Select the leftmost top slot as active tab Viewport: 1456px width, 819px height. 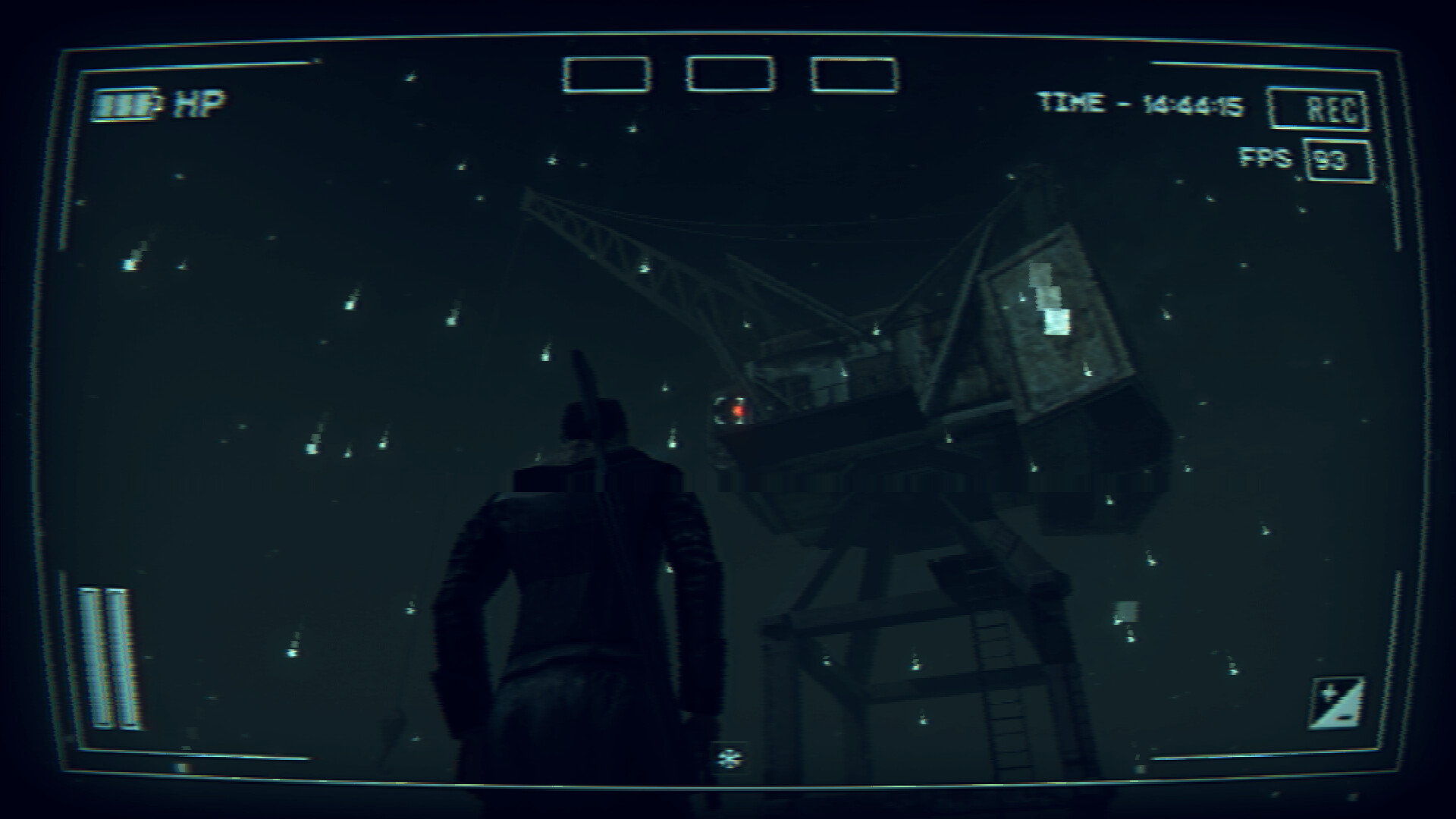[x=604, y=74]
